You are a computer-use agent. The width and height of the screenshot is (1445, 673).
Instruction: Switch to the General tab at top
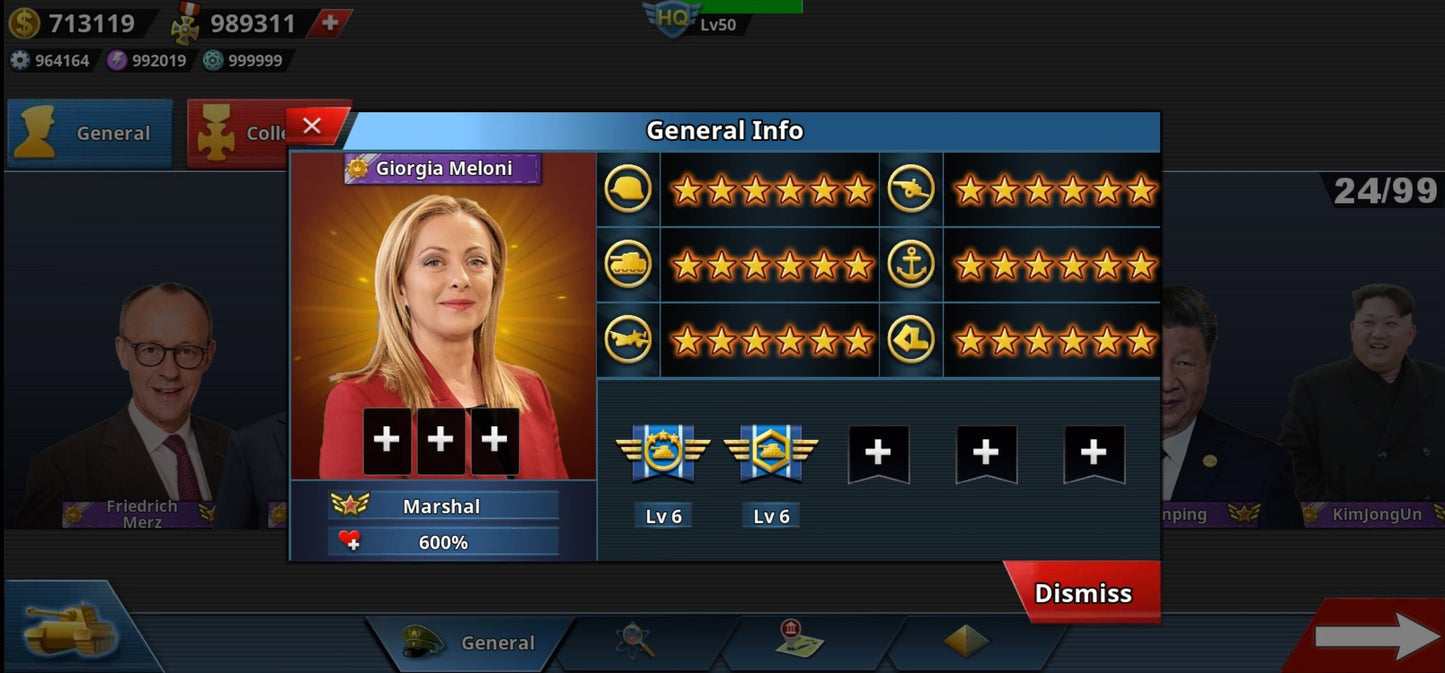[90, 133]
